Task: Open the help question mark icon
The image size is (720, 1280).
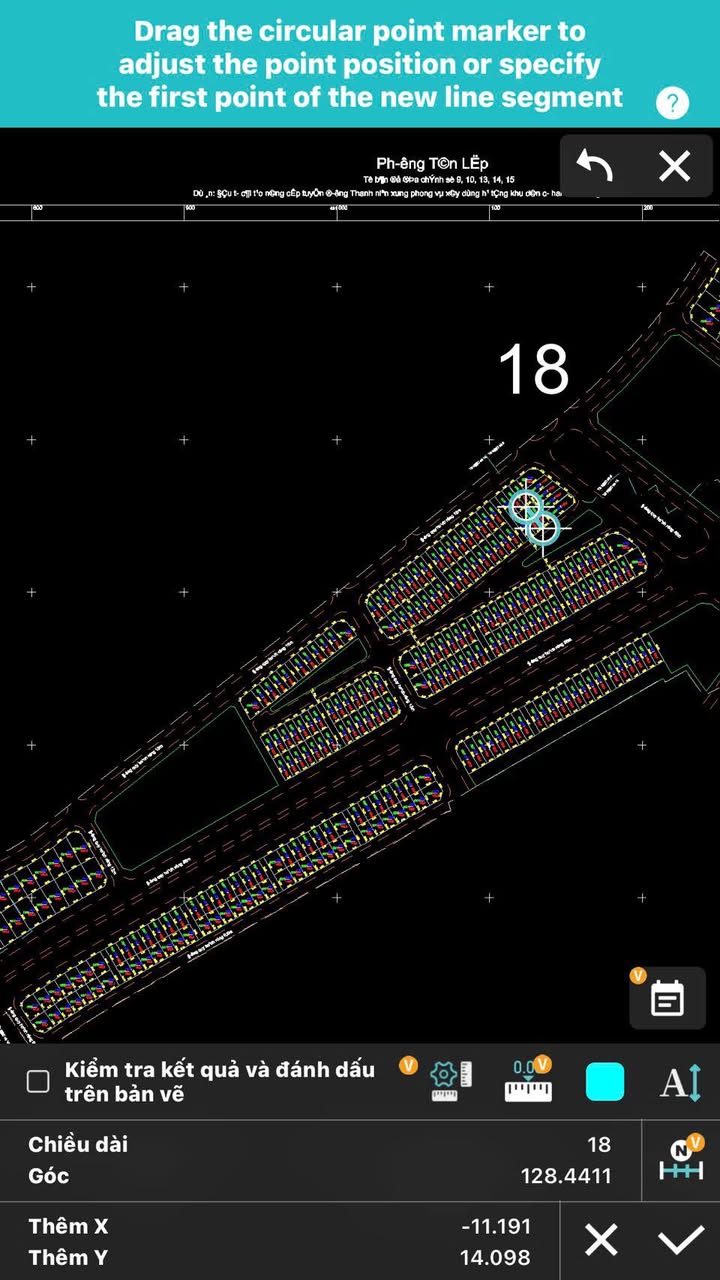Action: 672,102
